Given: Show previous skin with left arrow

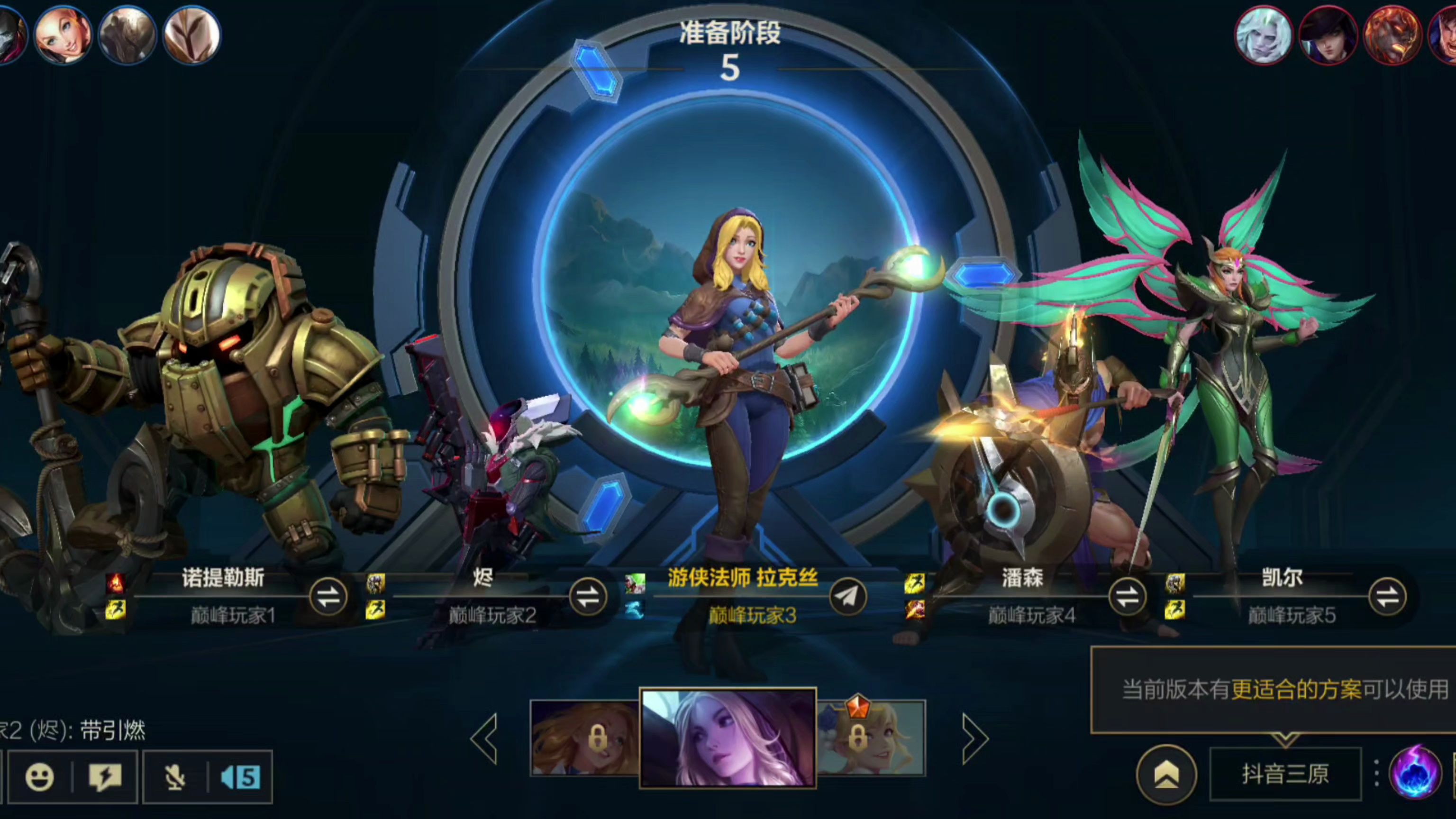Looking at the screenshot, I should [485, 738].
